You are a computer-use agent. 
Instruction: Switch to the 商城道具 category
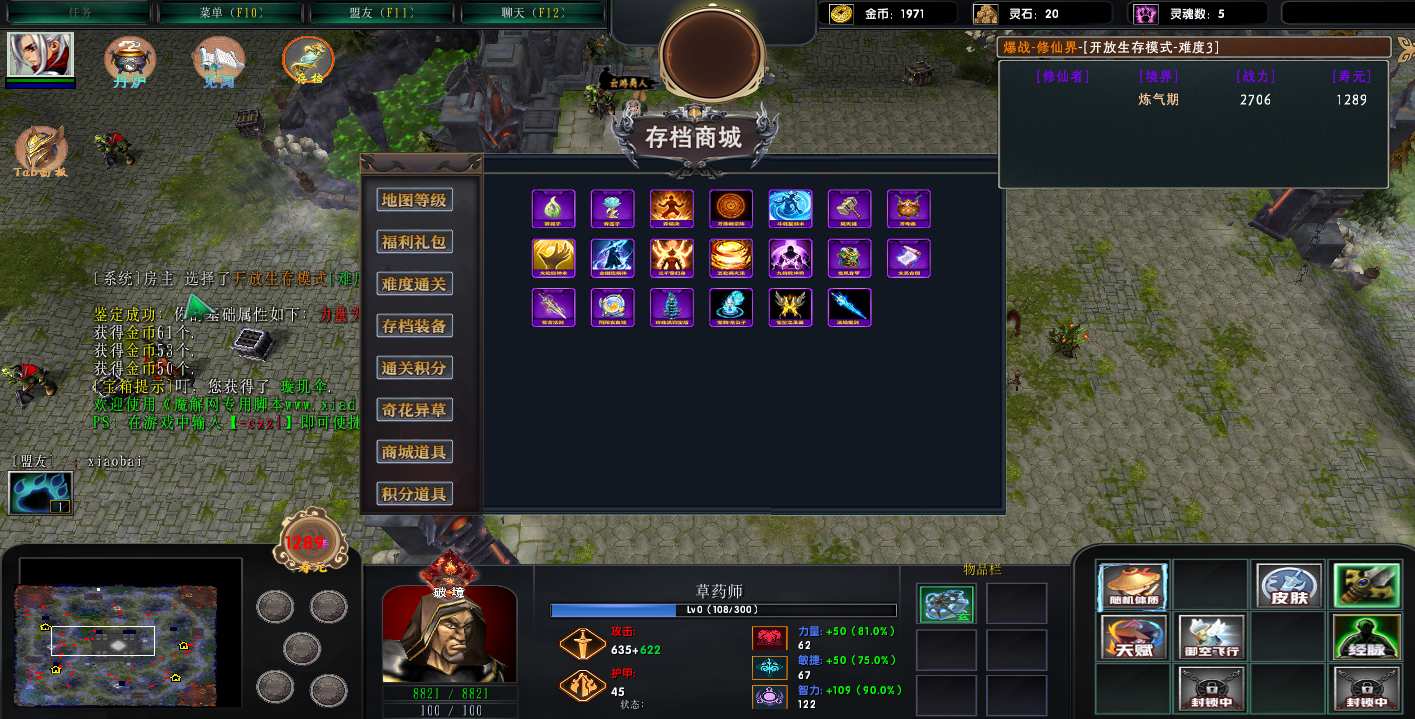coord(414,452)
